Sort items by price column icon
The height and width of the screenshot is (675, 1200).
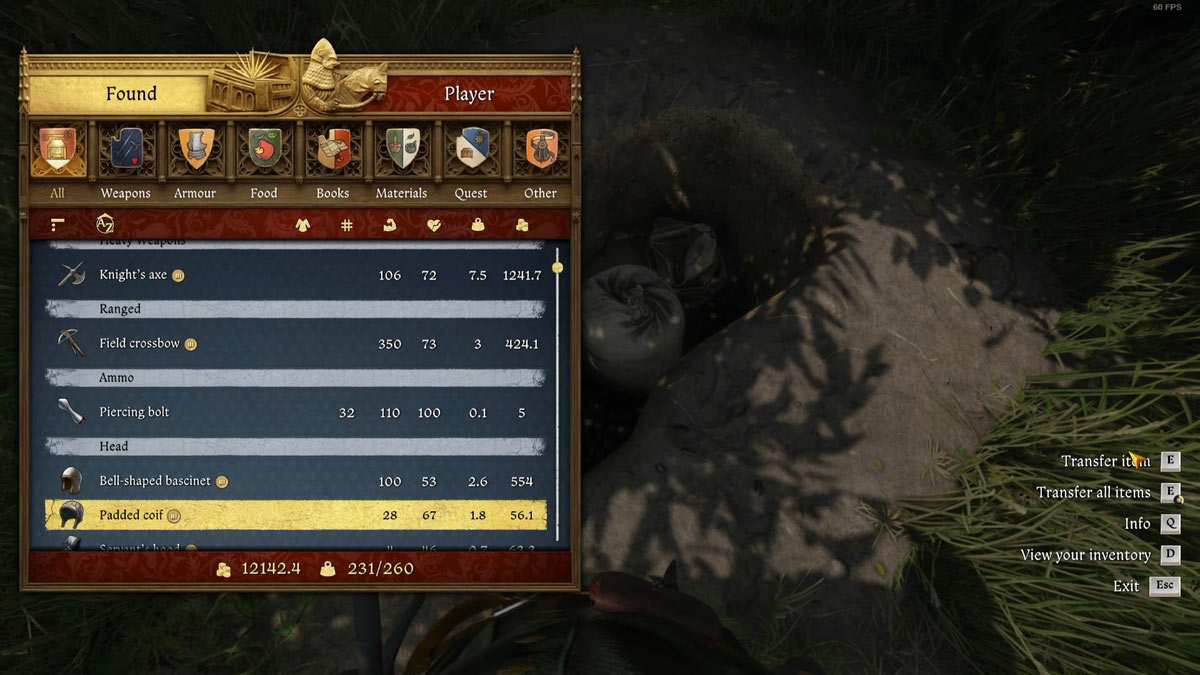point(521,225)
